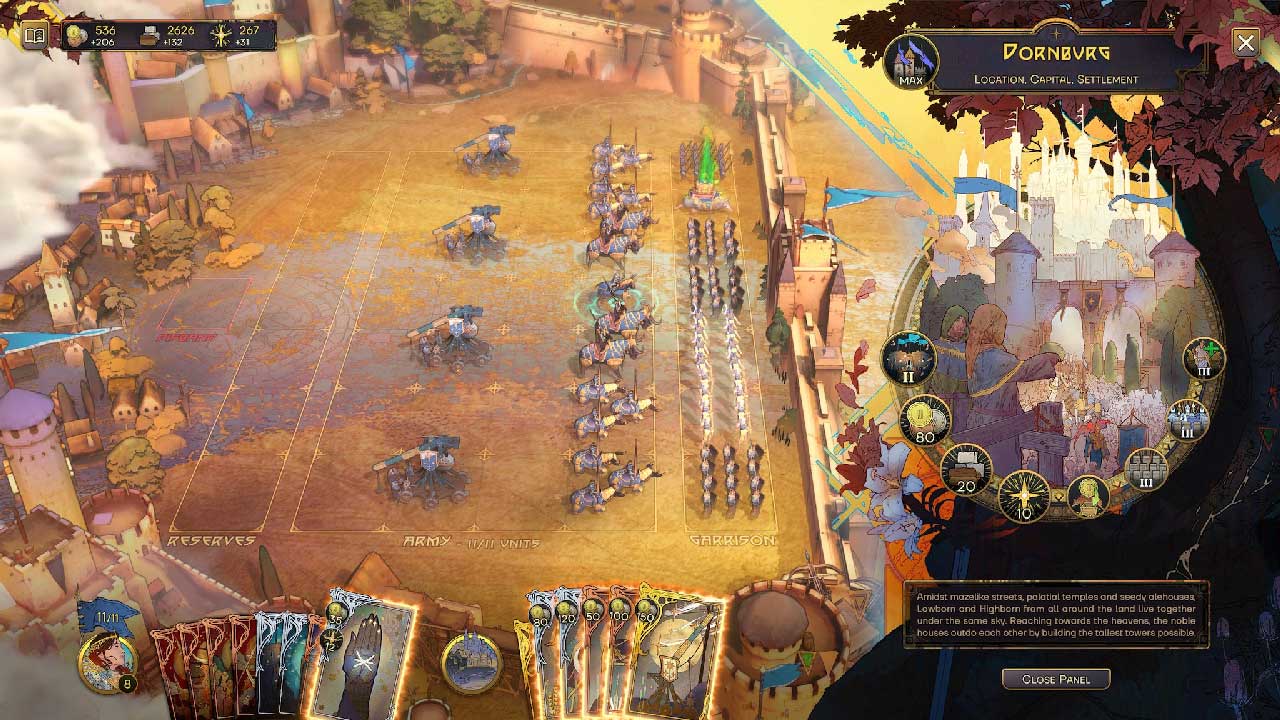1280x720 pixels.
Task: Click the hero portrait with the 8 badge
Action: (105, 662)
